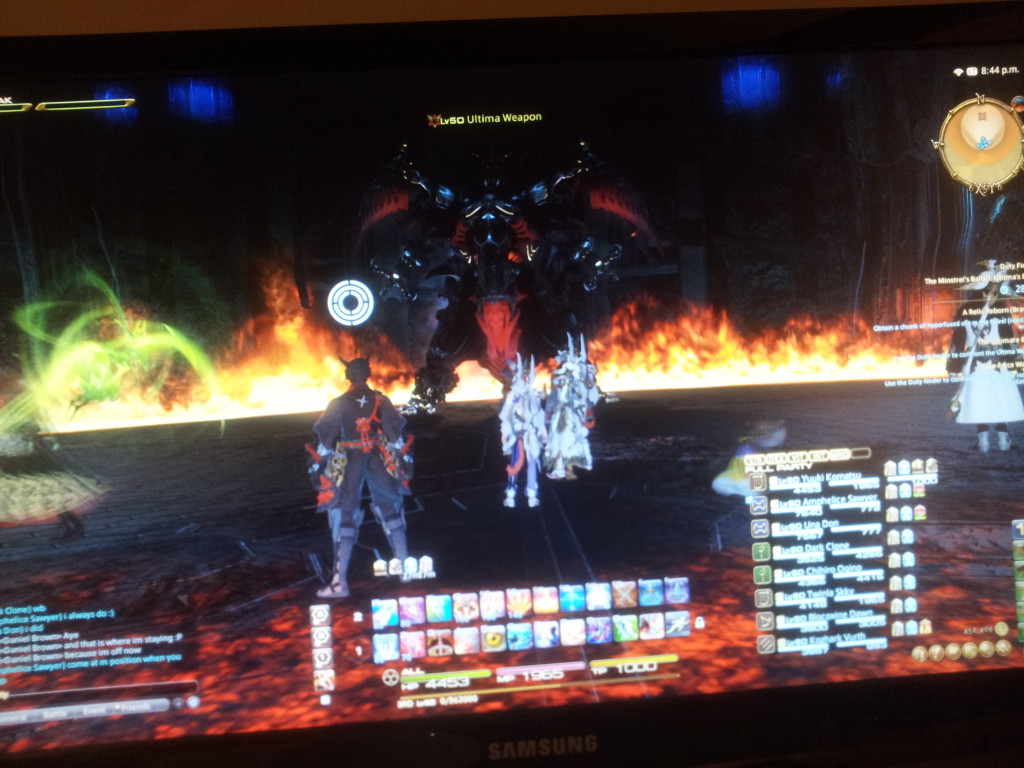Open the circular minimap

(x=981, y=145)
